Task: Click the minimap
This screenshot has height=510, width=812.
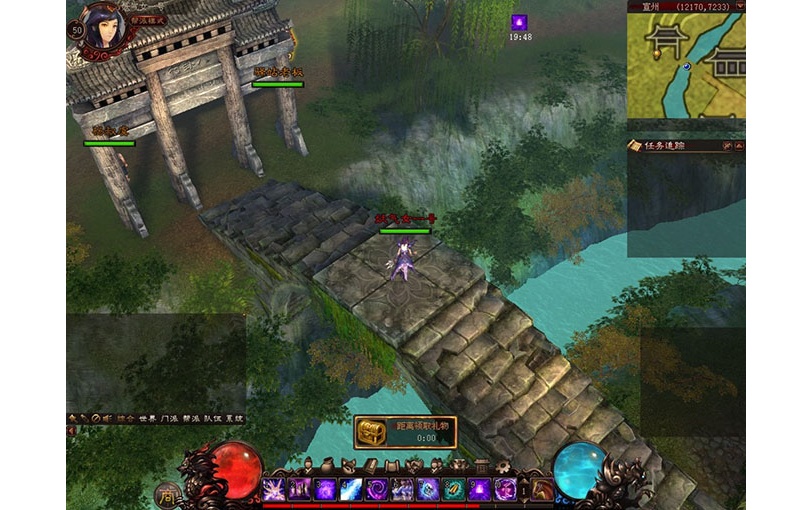Action: coord(686,66)
